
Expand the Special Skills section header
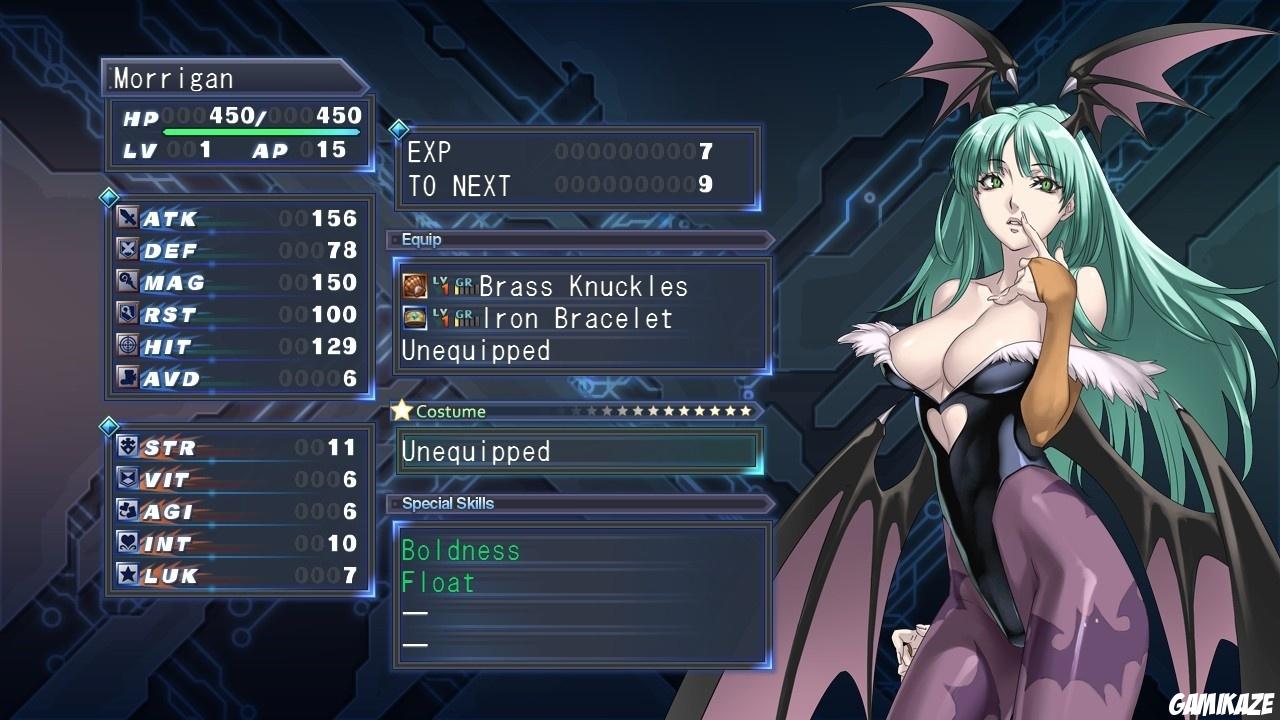[446, 503]
